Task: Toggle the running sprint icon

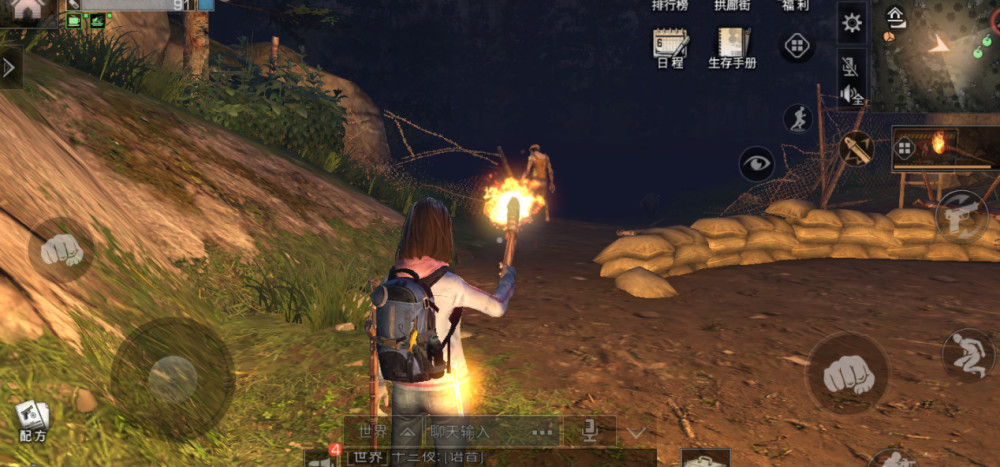Action: coord(797,118)
